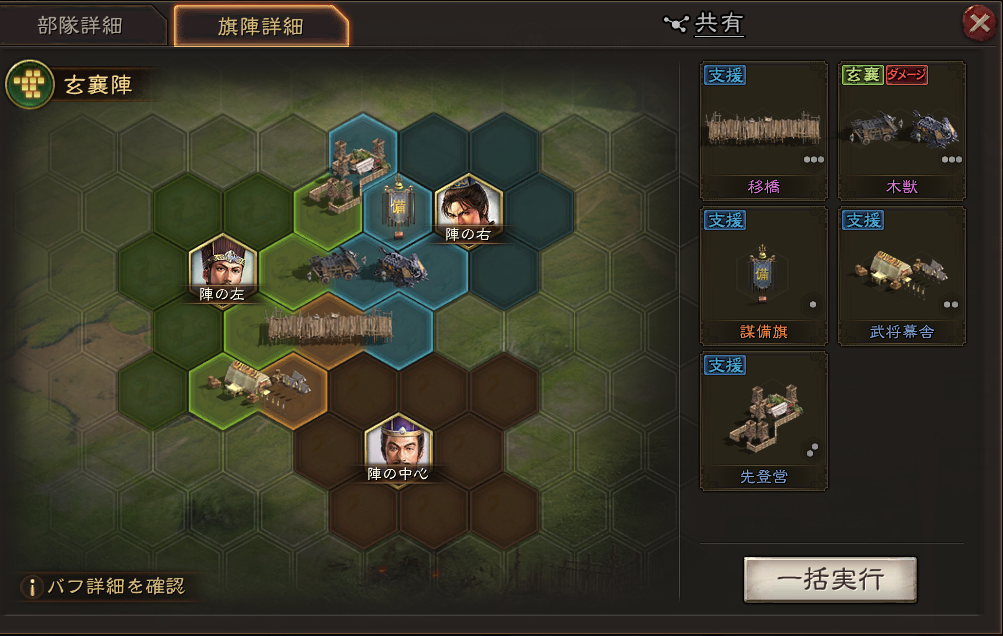Image resolution: width=1003 pixels, height=636 pixels.
Task: Select the 謀備旗 banner card
Action: click(763, 275)
